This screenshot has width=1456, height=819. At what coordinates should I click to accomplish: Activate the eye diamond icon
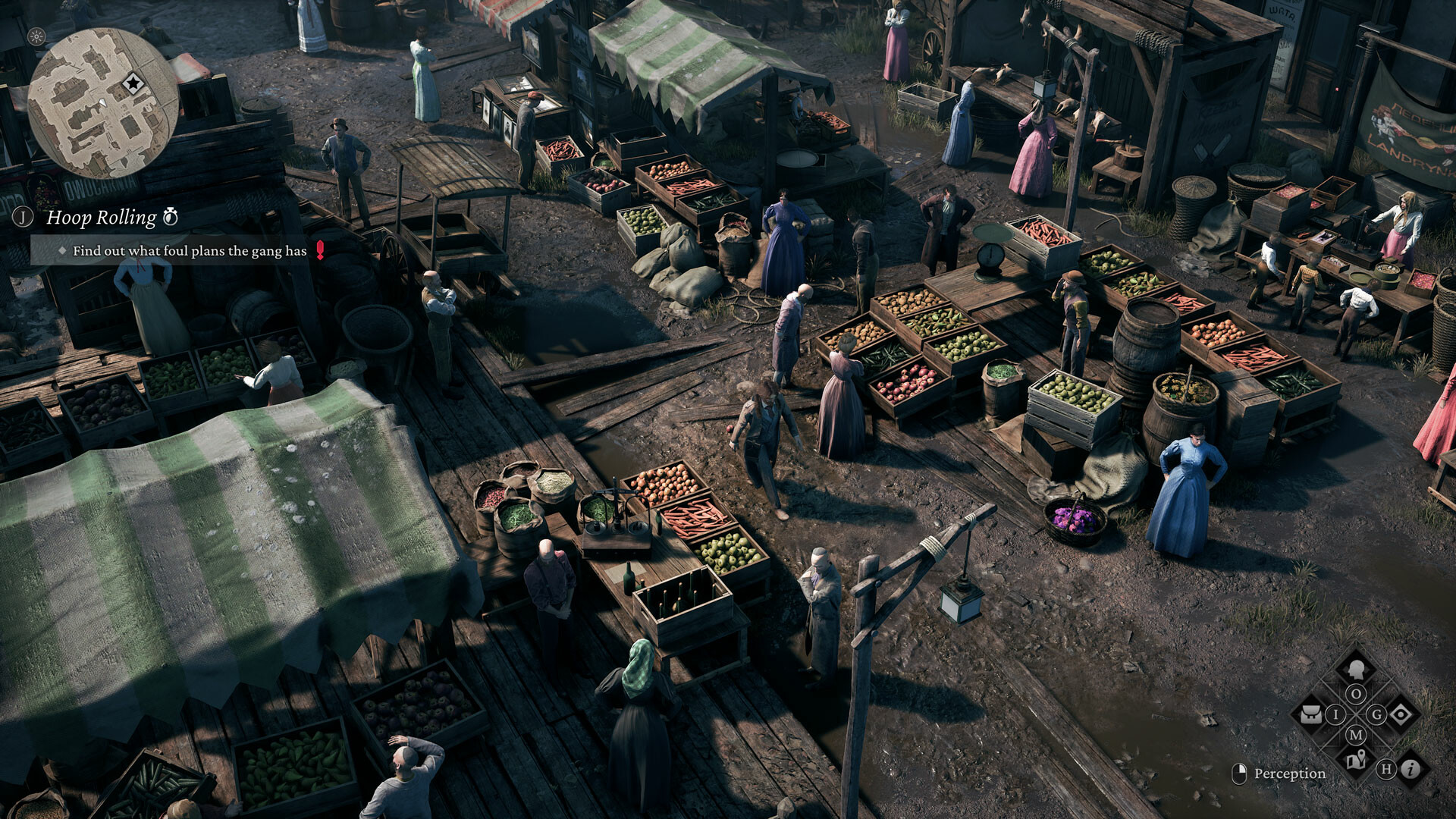click(1401, 714)
